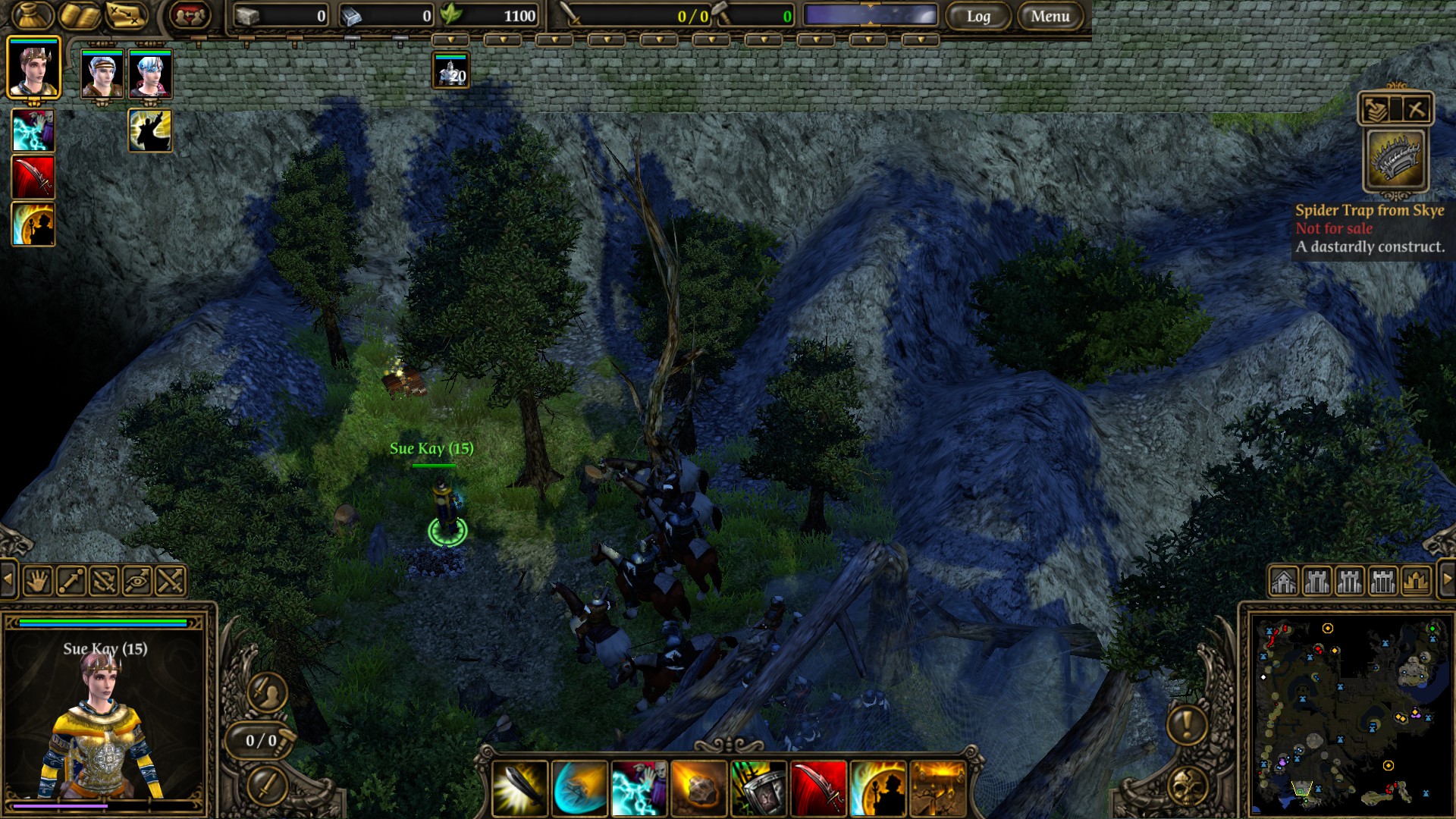Open the Log

pyautogui.click(x=978, y=16)
